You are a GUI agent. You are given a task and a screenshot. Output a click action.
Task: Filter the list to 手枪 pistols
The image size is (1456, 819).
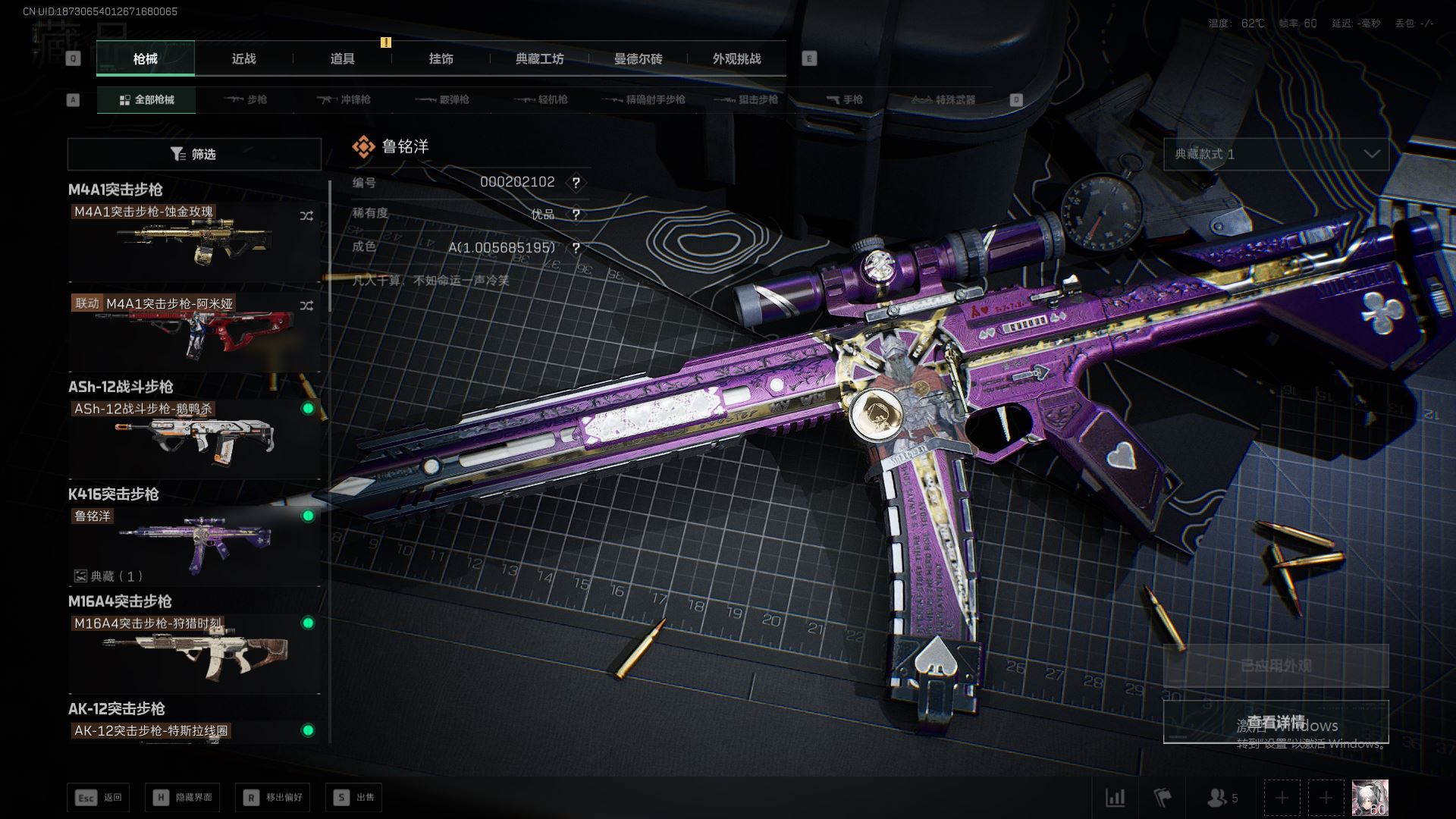pos(844,99)
